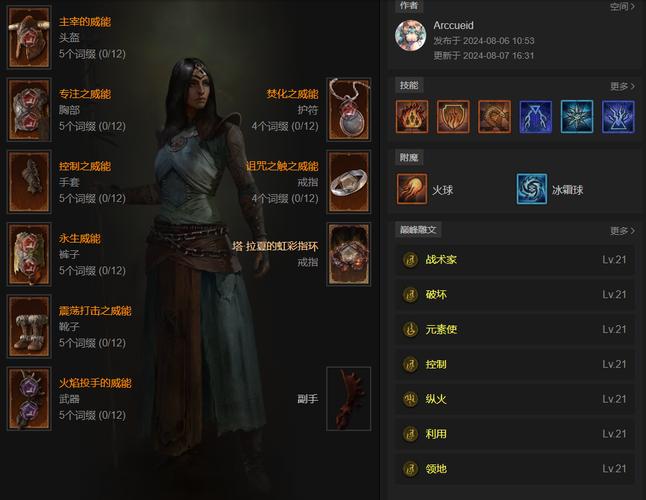Open the 元素使 glyph row

pyautogui.click(x=514, y=329)
